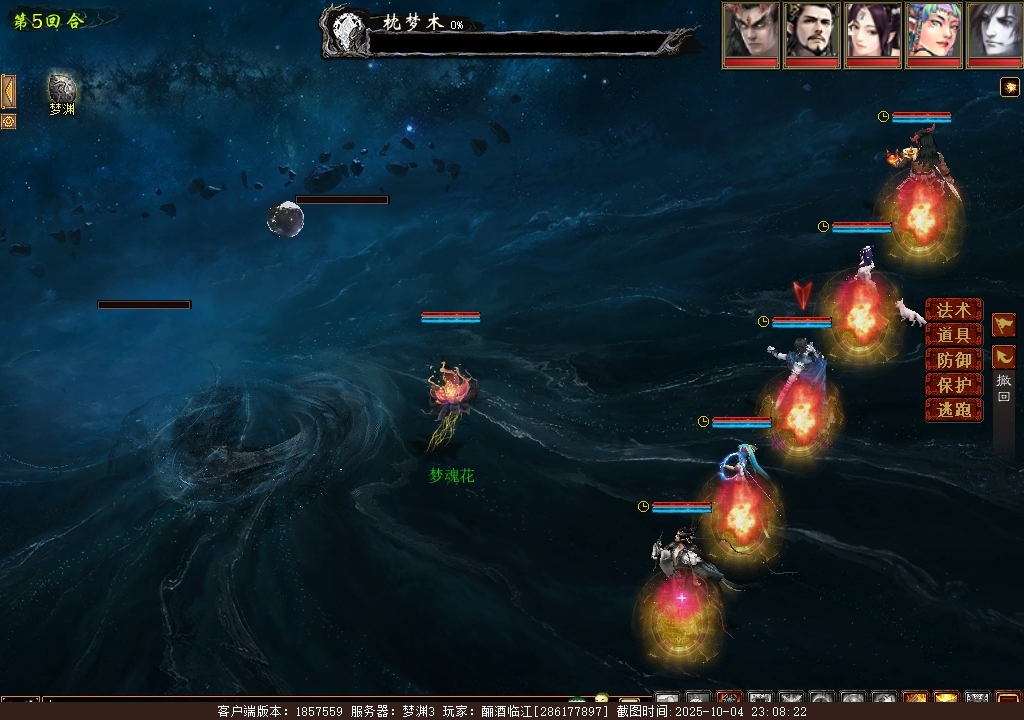Click the 逃跑 flee button

pyautogui.click(x=953, y=410)
